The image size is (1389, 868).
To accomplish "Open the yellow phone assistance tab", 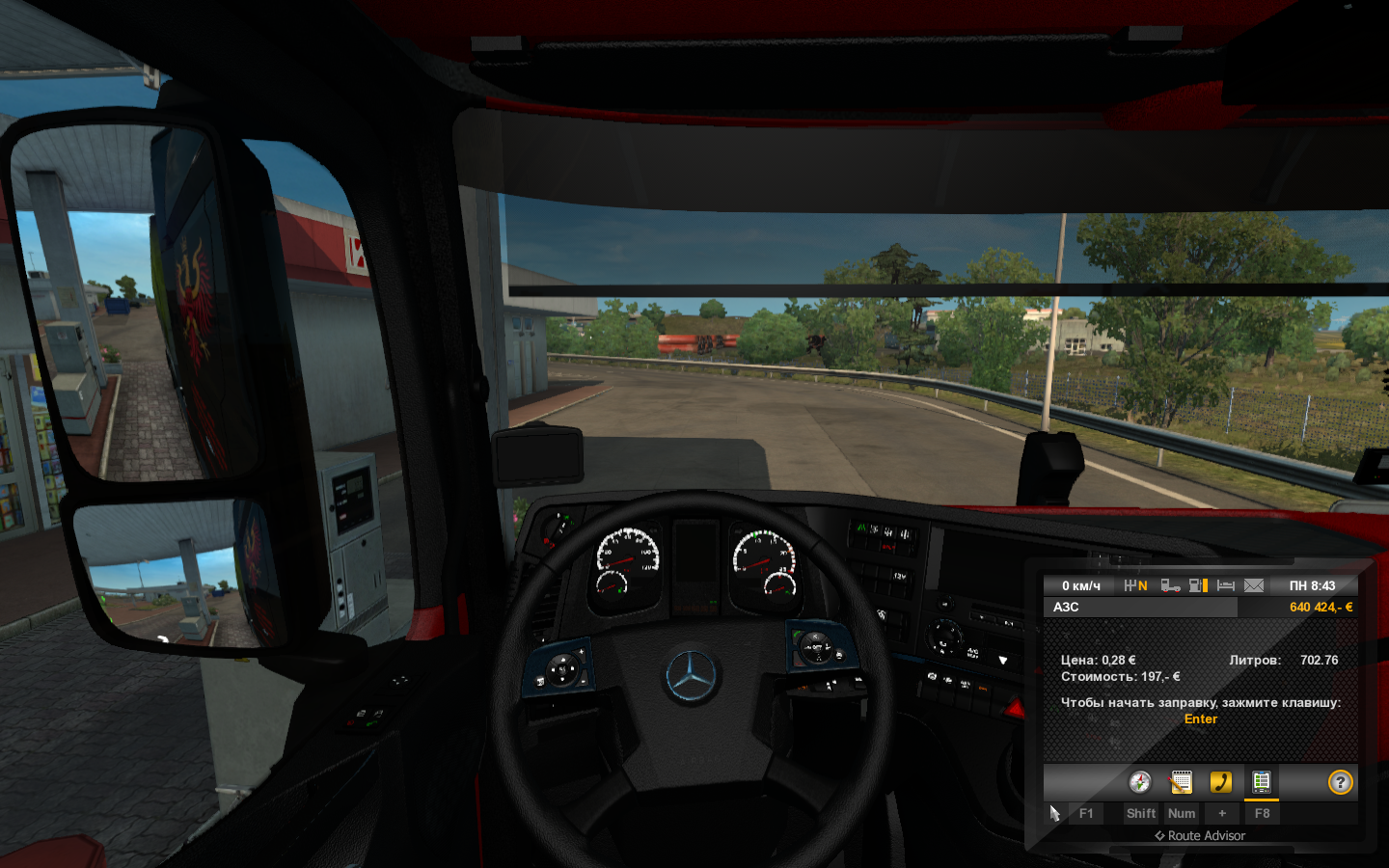I will [1221, 782].
